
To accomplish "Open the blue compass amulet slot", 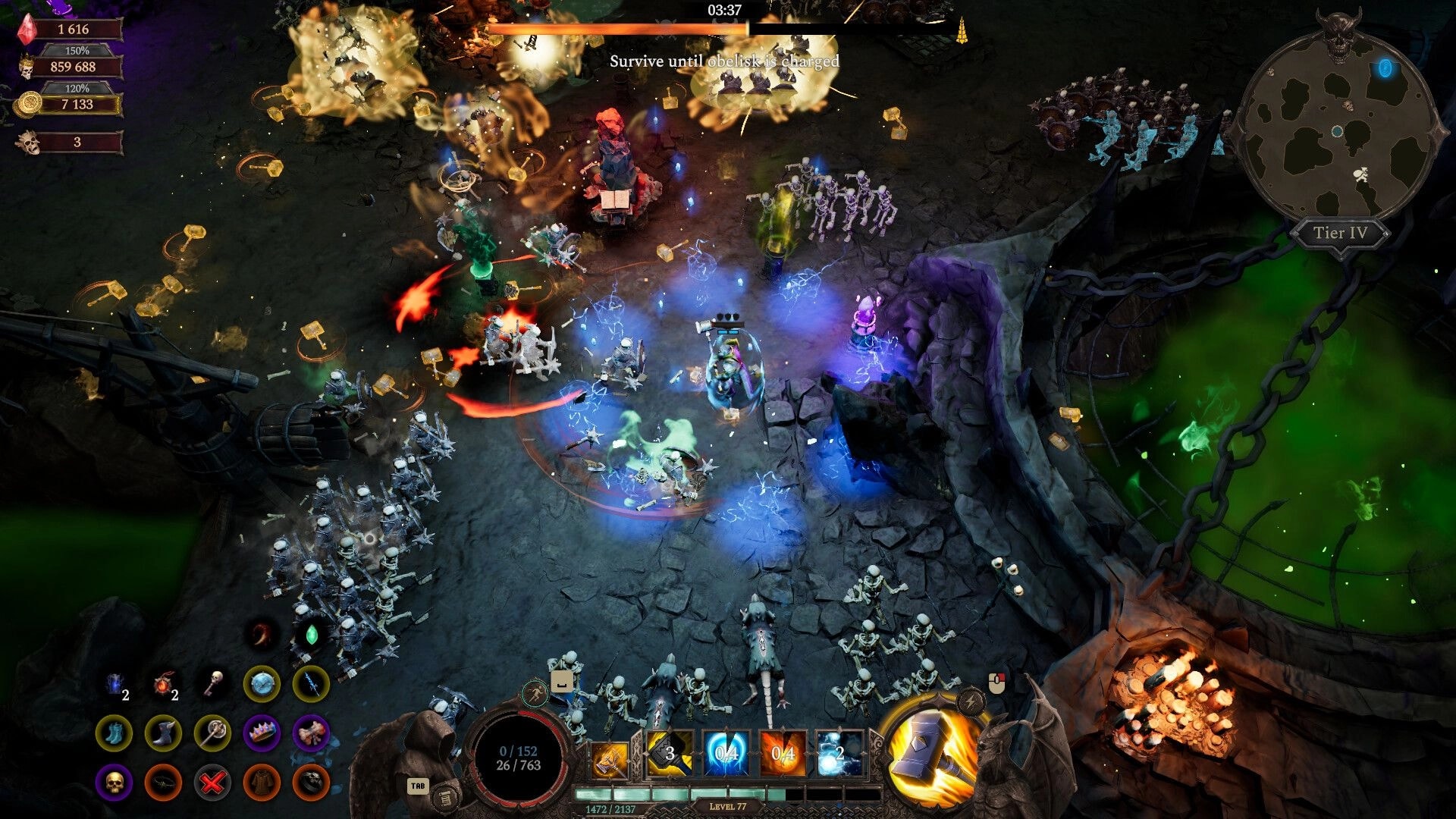I will tap(260, 684).
